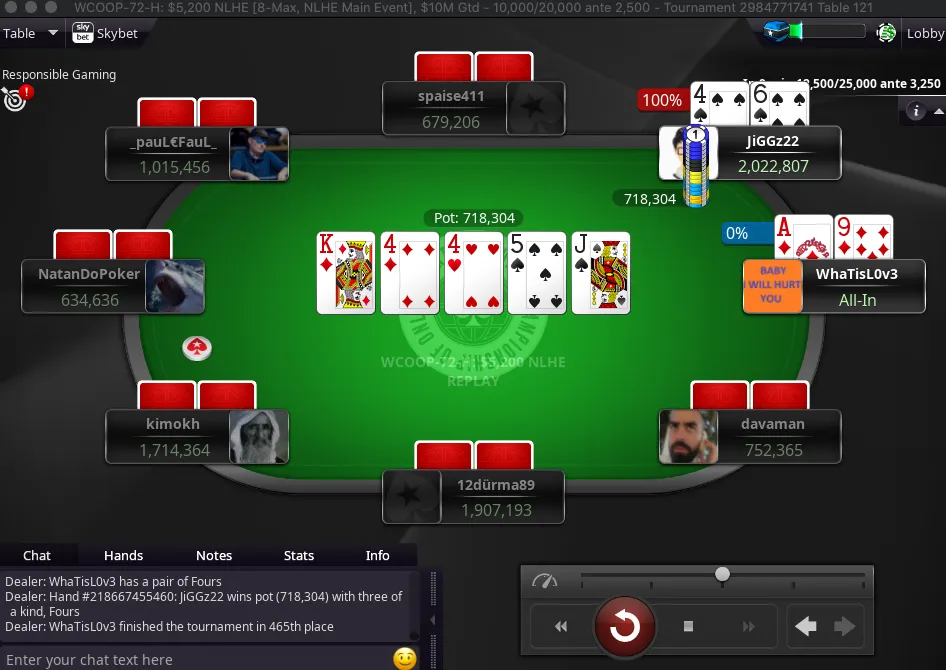Open the Info tab
946x670 pixels.
(x=377, y=555)
